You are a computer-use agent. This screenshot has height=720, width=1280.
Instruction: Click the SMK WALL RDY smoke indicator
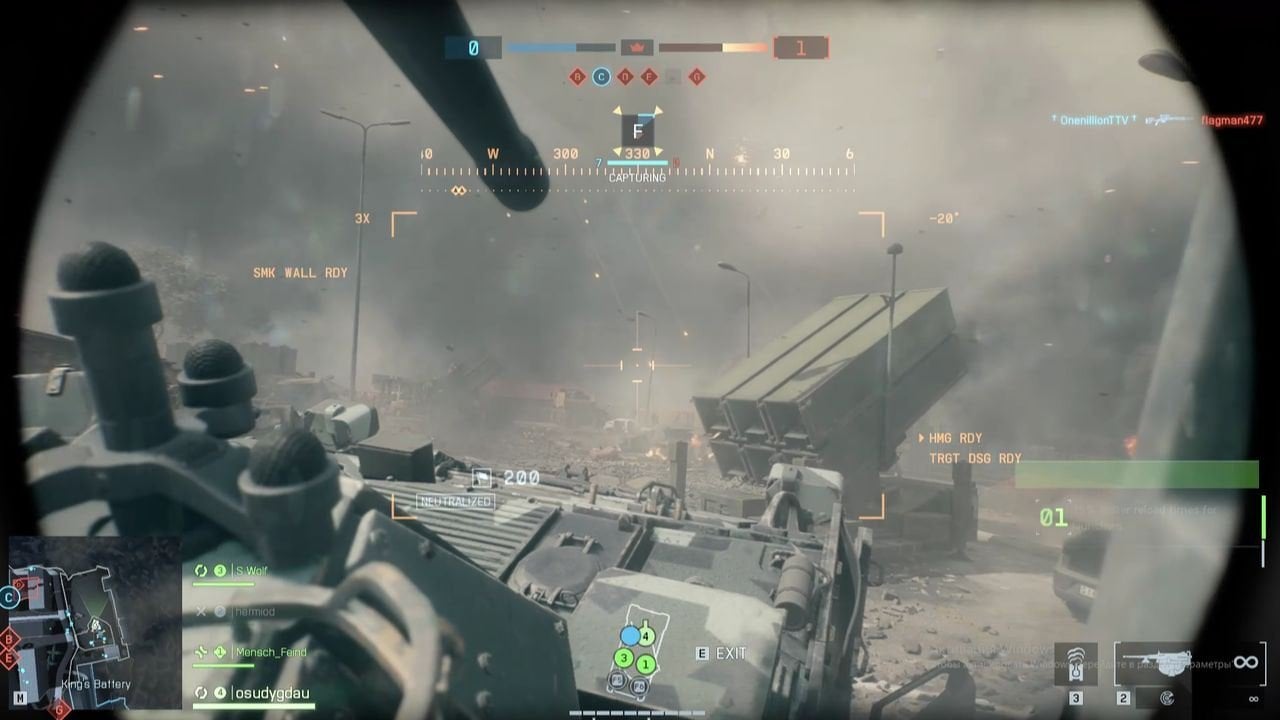pos(300,273)
